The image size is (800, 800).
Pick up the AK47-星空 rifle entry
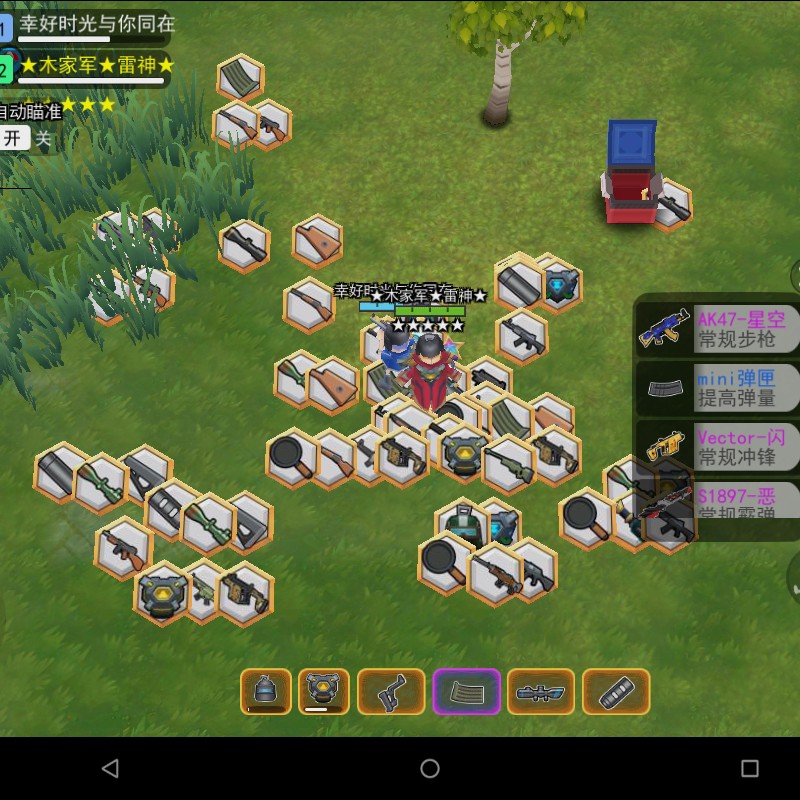tap(718, 330)
